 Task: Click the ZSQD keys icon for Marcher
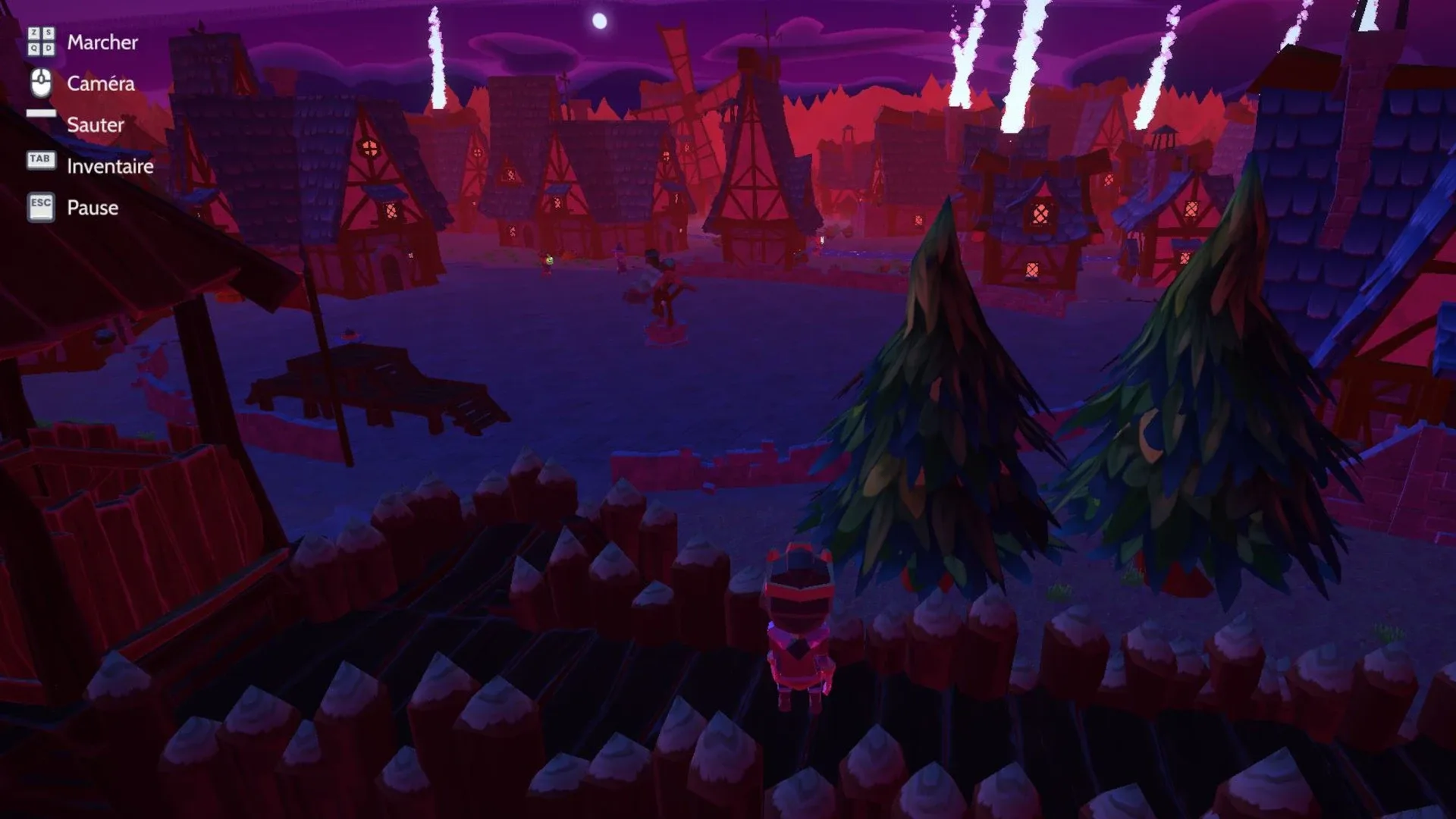tap(42, 42)
